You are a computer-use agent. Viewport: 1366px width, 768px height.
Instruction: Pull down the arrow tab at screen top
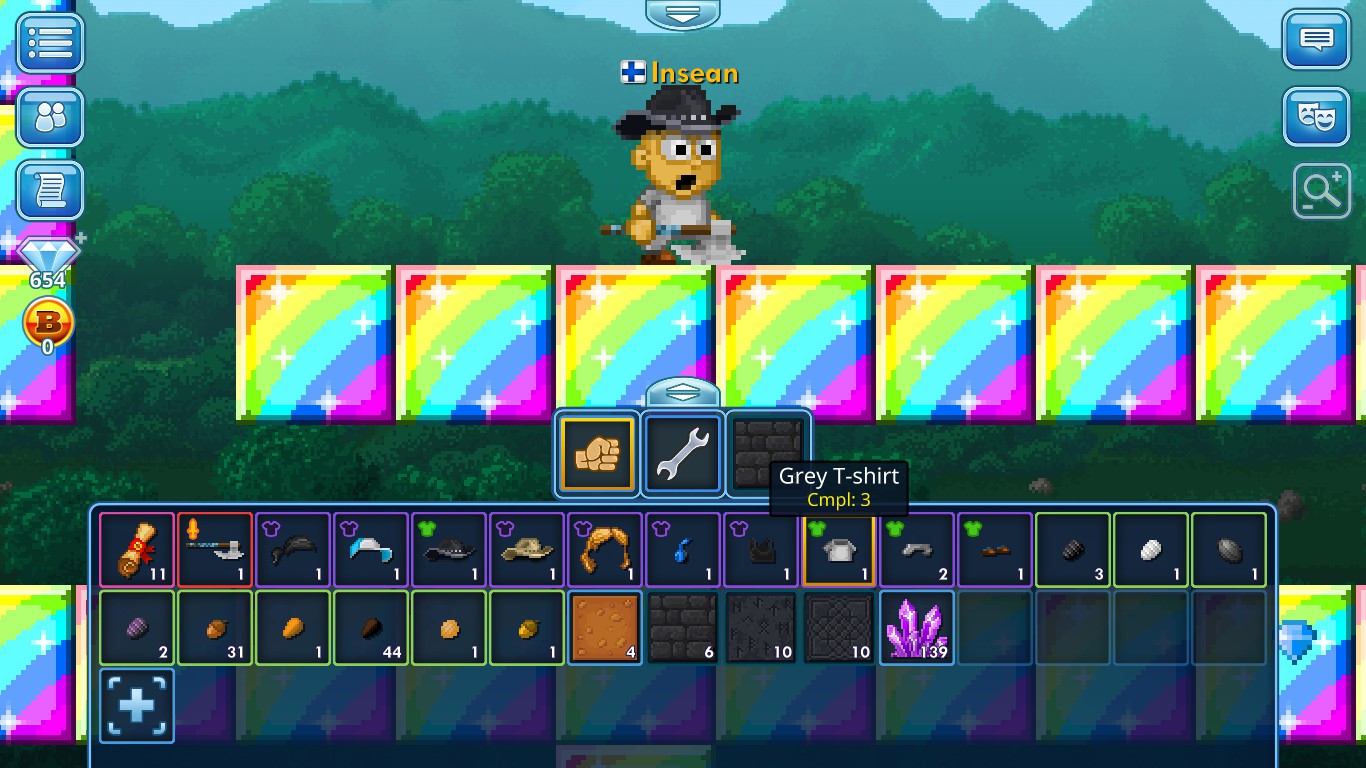click(683, 14)
